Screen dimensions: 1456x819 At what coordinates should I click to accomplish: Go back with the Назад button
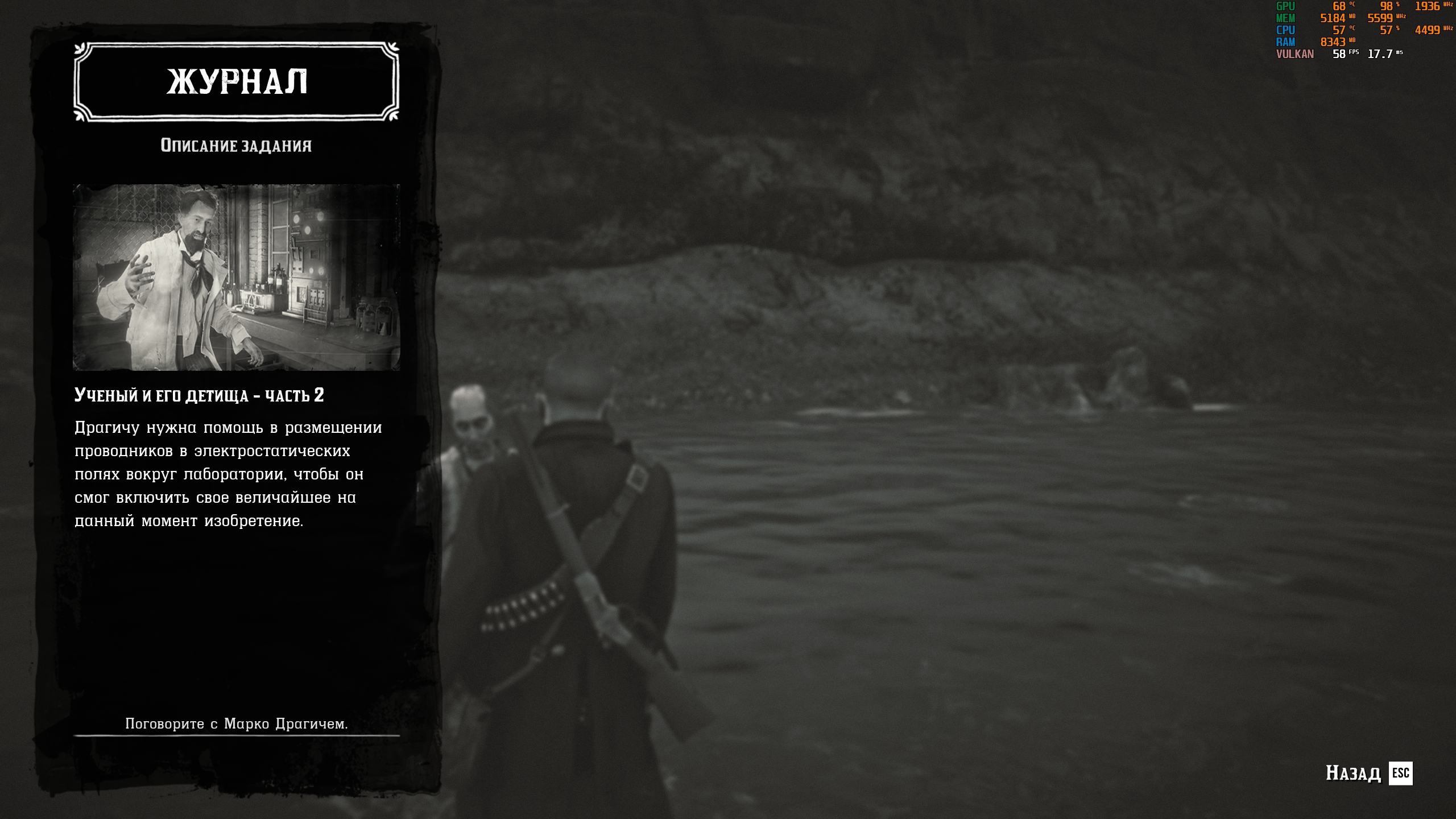coord(1368,773)
